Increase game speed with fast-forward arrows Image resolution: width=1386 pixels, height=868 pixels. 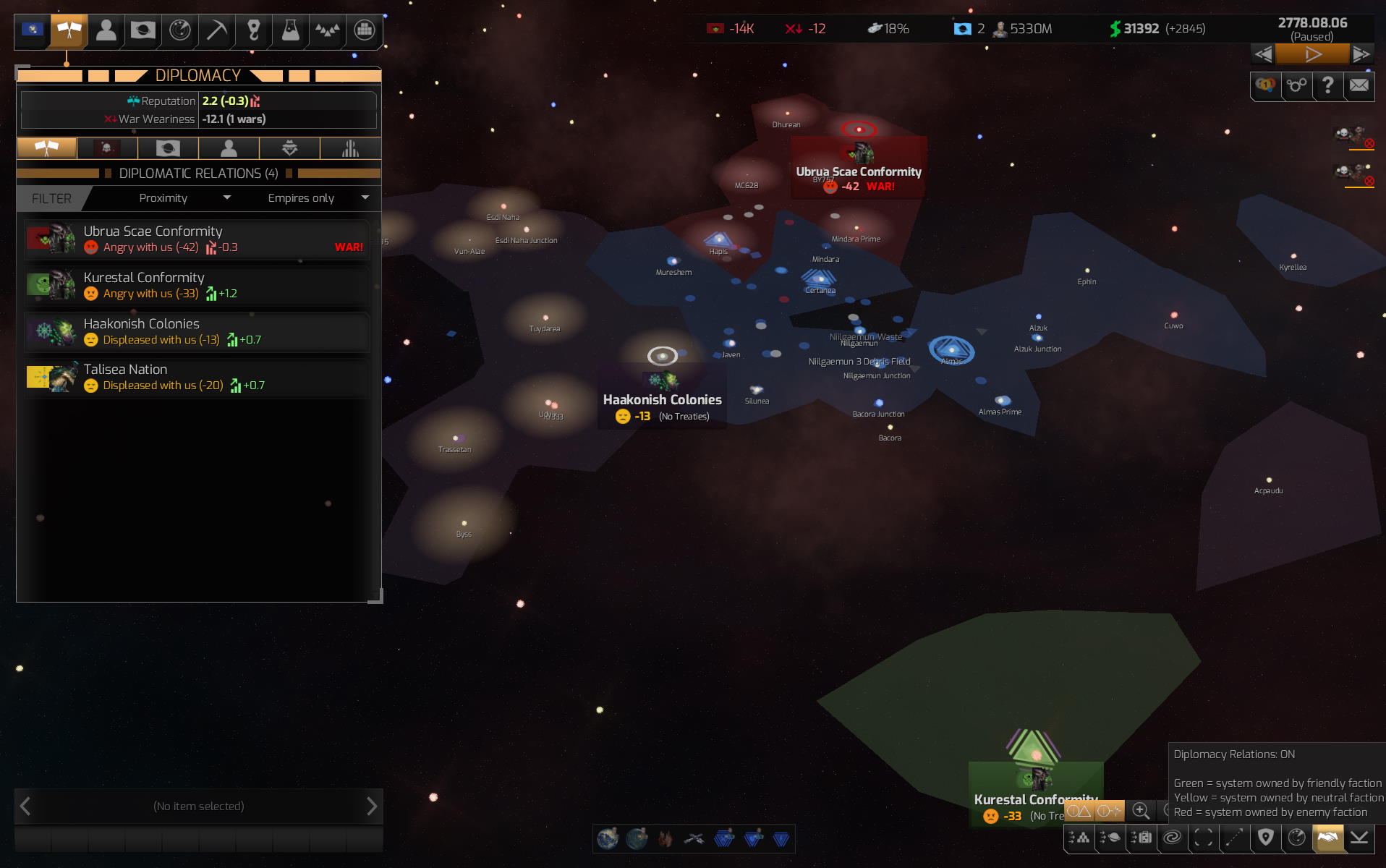[1361, 54]
